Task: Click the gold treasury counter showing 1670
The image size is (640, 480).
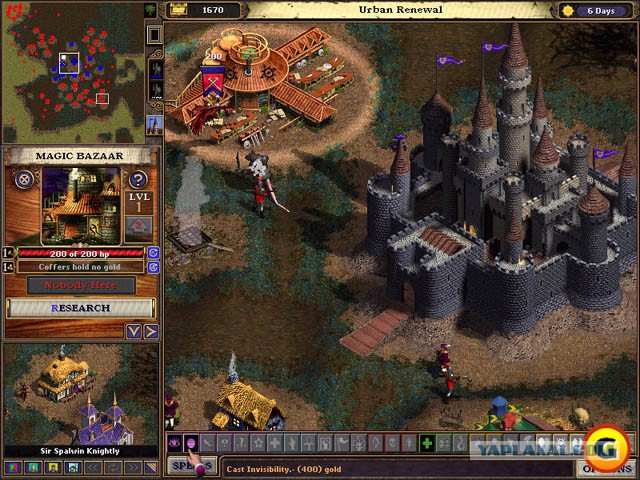Action: pos(205,10)
